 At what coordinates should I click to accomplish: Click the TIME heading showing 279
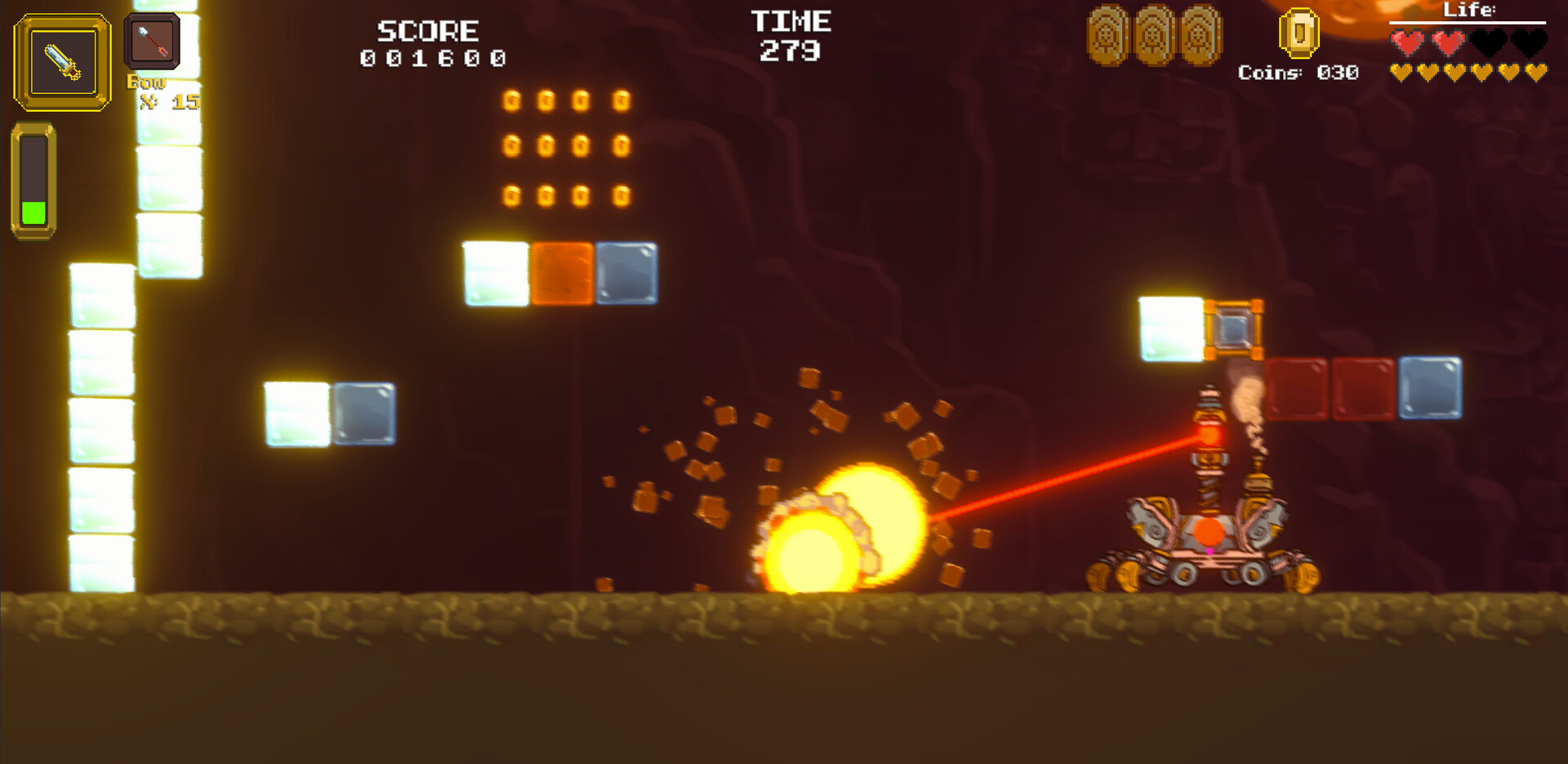click(791, 21)
